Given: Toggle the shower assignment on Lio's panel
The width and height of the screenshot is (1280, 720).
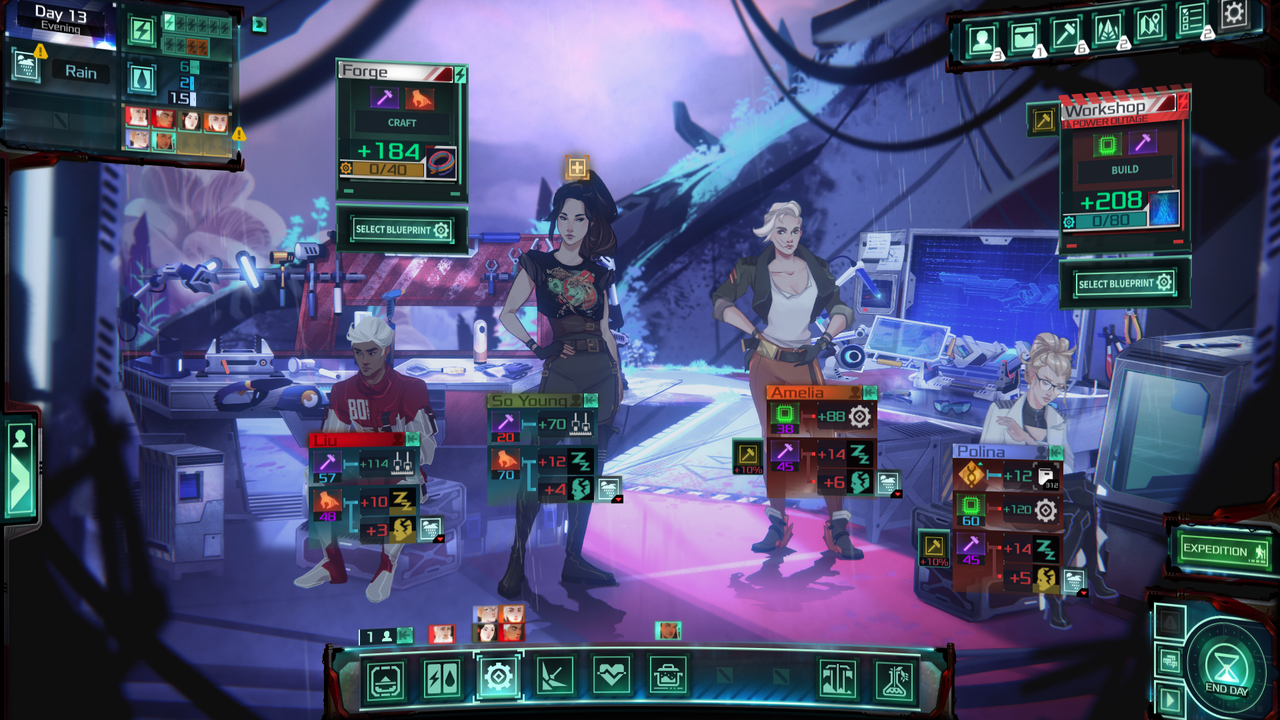Looking at the screenshot, I should [431, 529].
